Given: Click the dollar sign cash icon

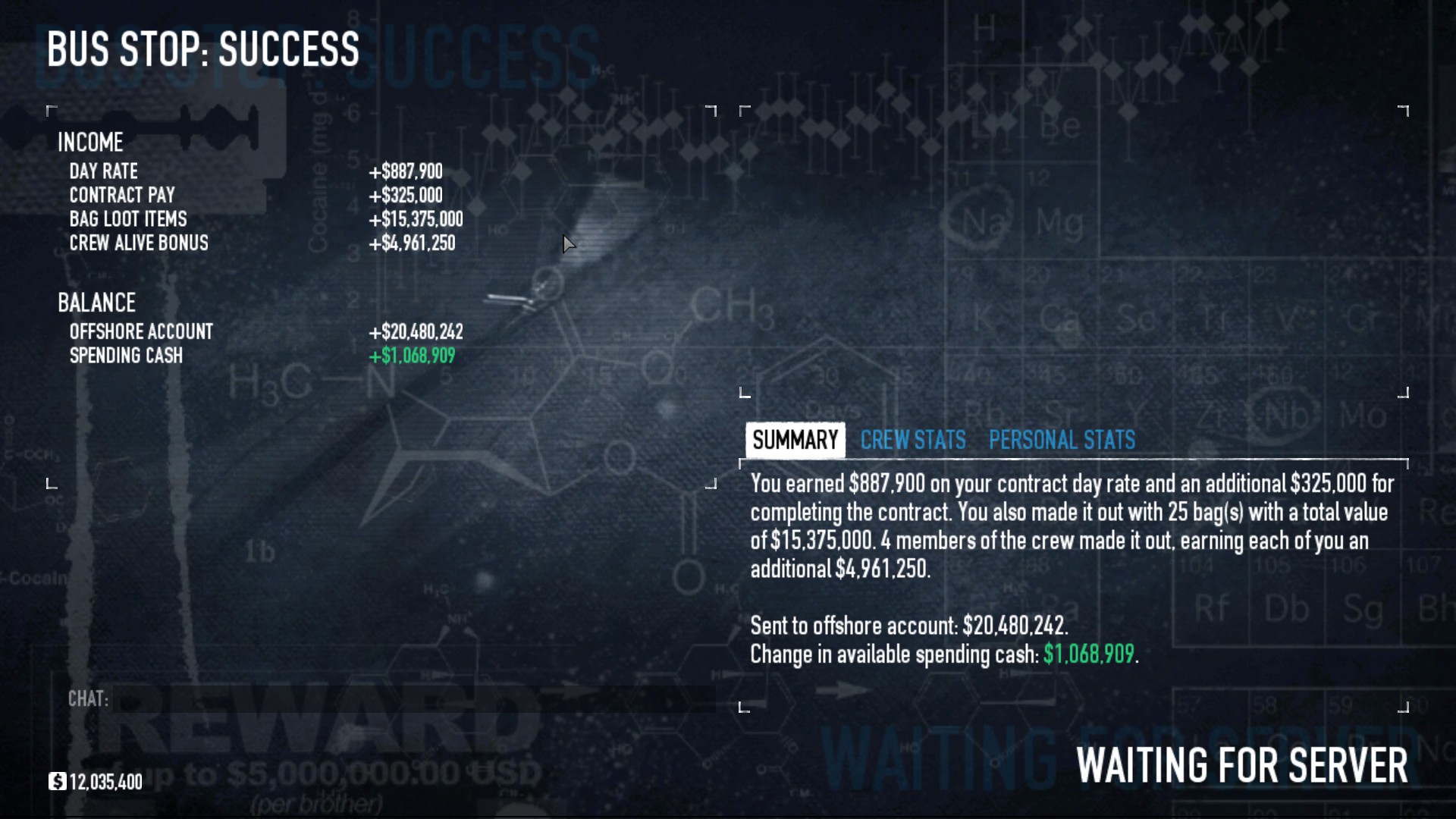Looking at the screenshot, I should (59, 782).
